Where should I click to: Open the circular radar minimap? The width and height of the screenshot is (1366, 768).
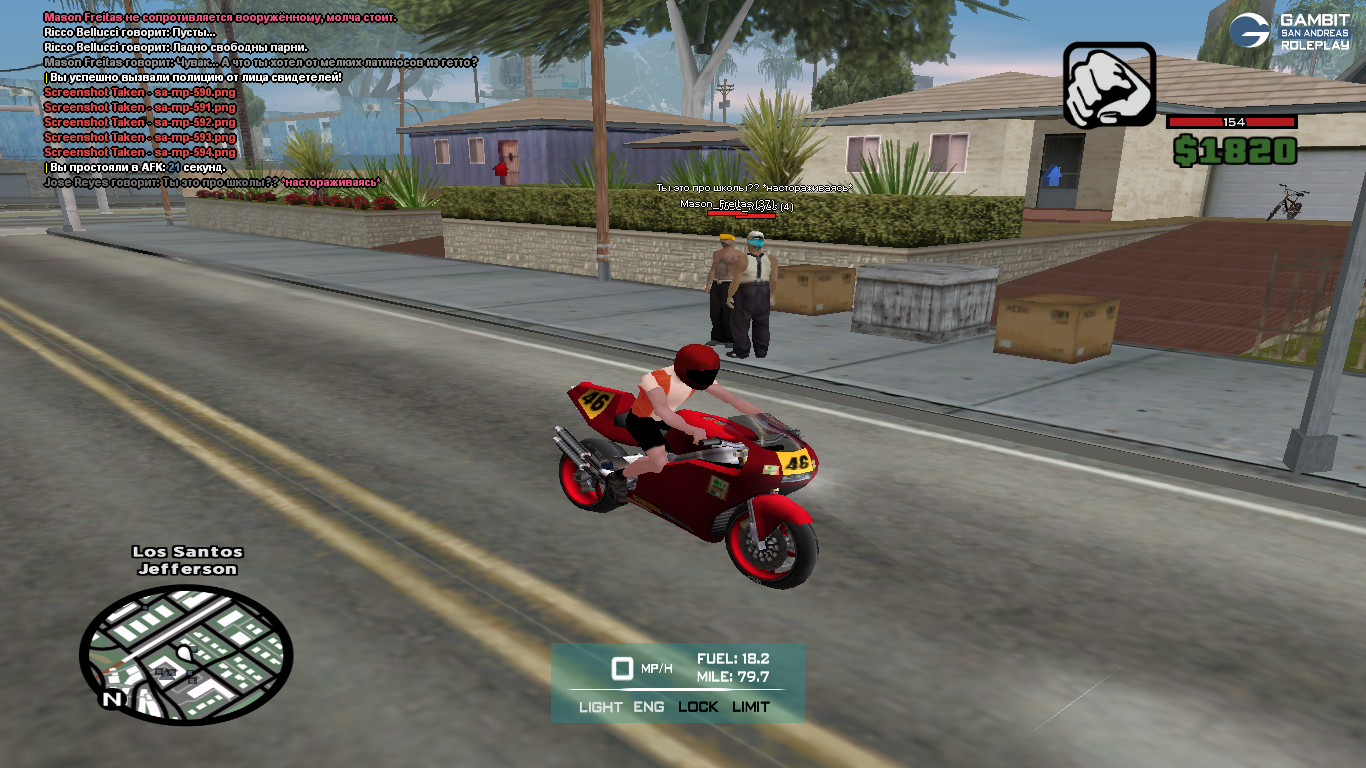click(x=186, y=655)
